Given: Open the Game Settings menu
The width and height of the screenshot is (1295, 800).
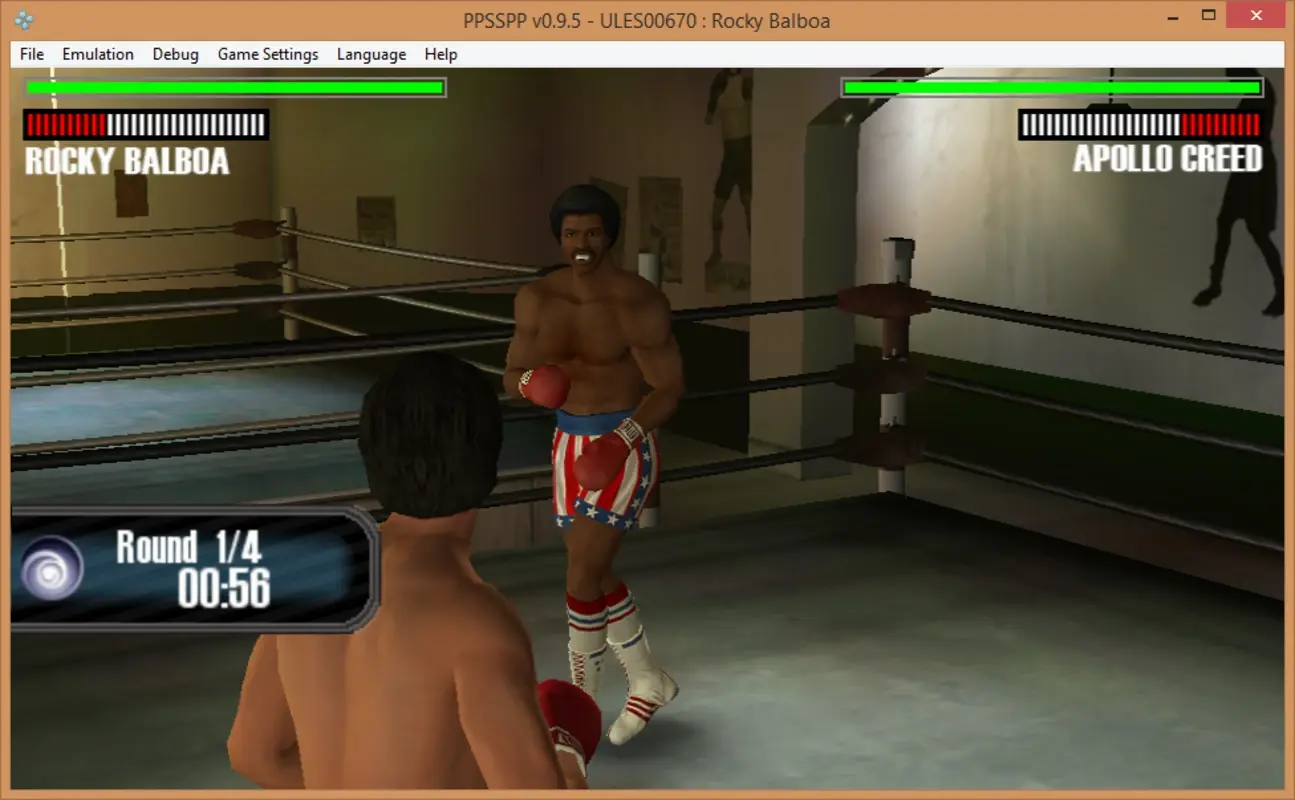Looking at the screenshot, I should pos(267,54).
